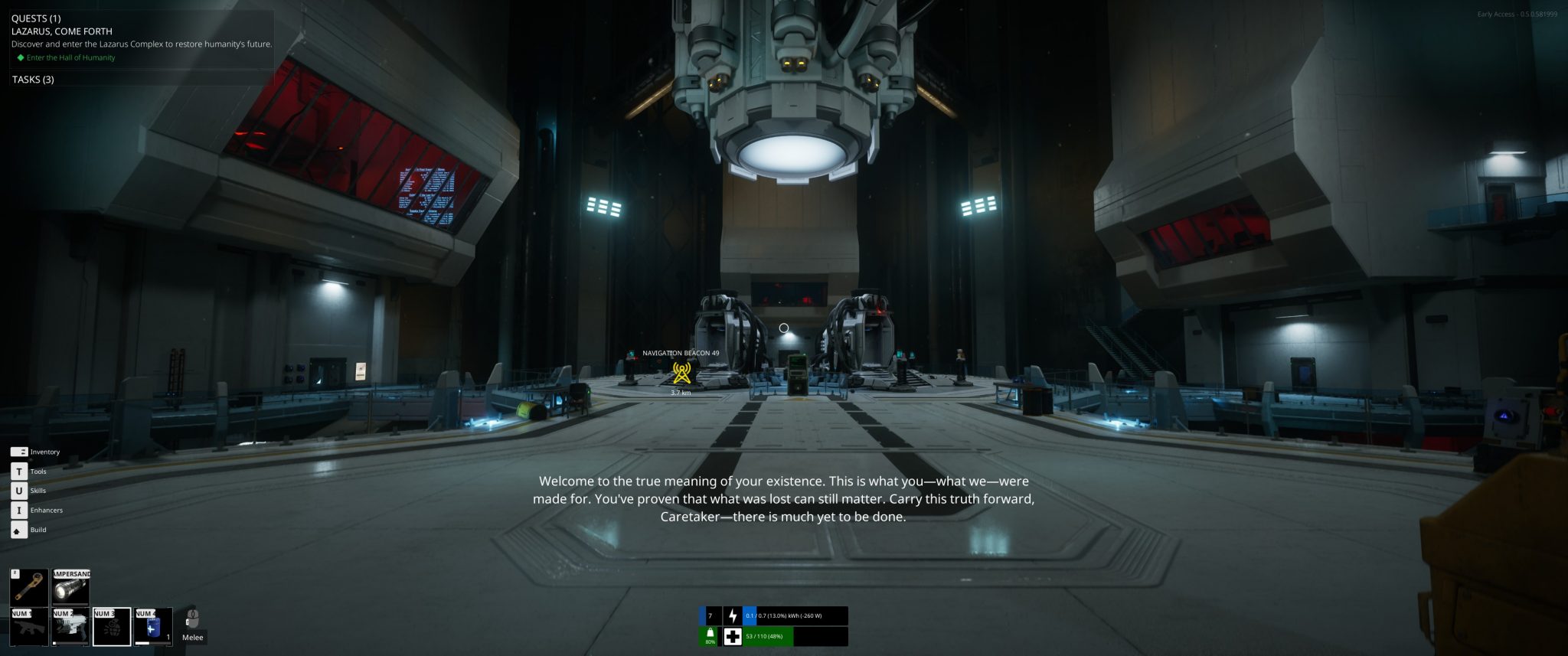Equip the rifle in NUM 1 slot

point(28,627)
